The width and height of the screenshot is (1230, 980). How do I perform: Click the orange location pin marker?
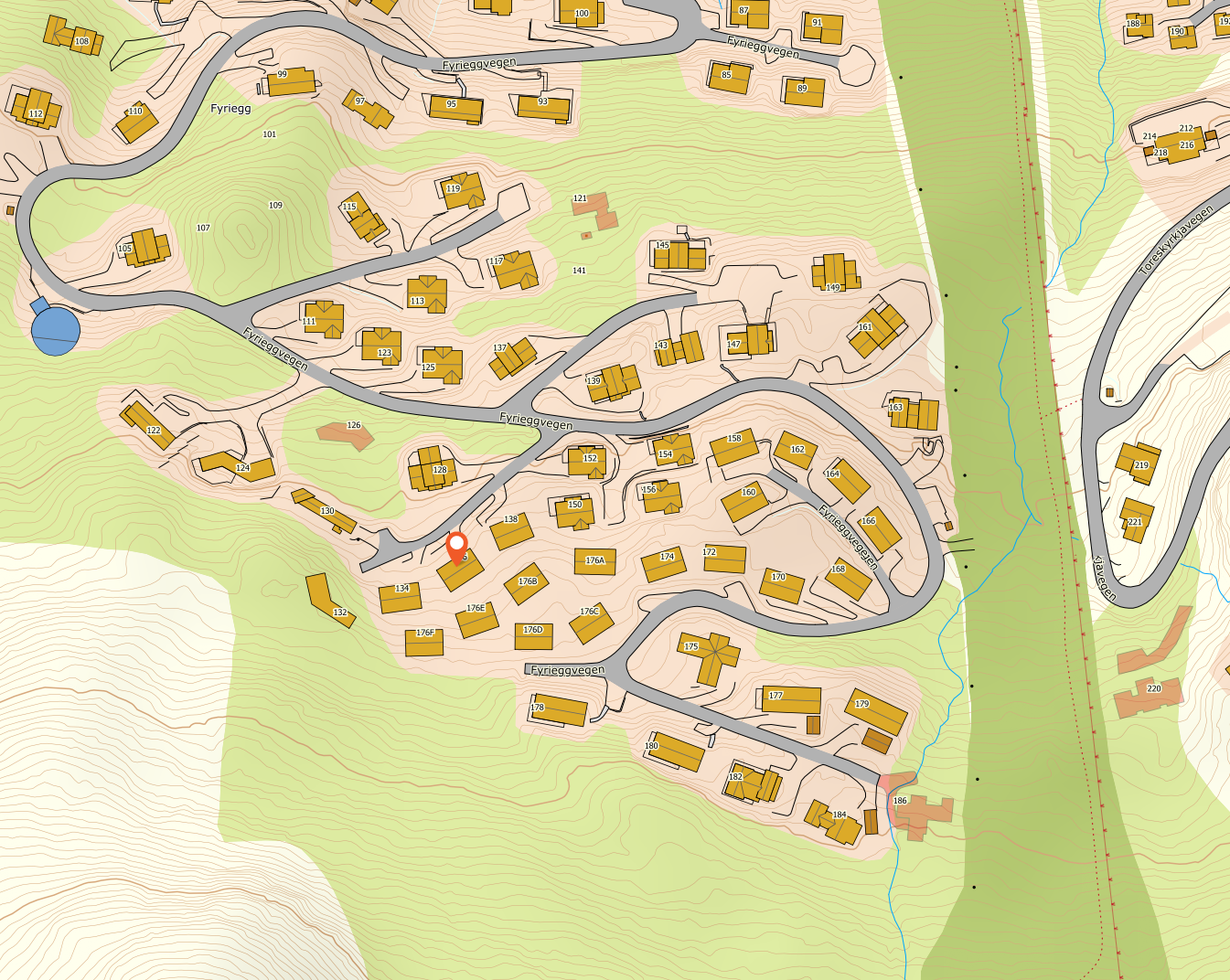(456, 547)
